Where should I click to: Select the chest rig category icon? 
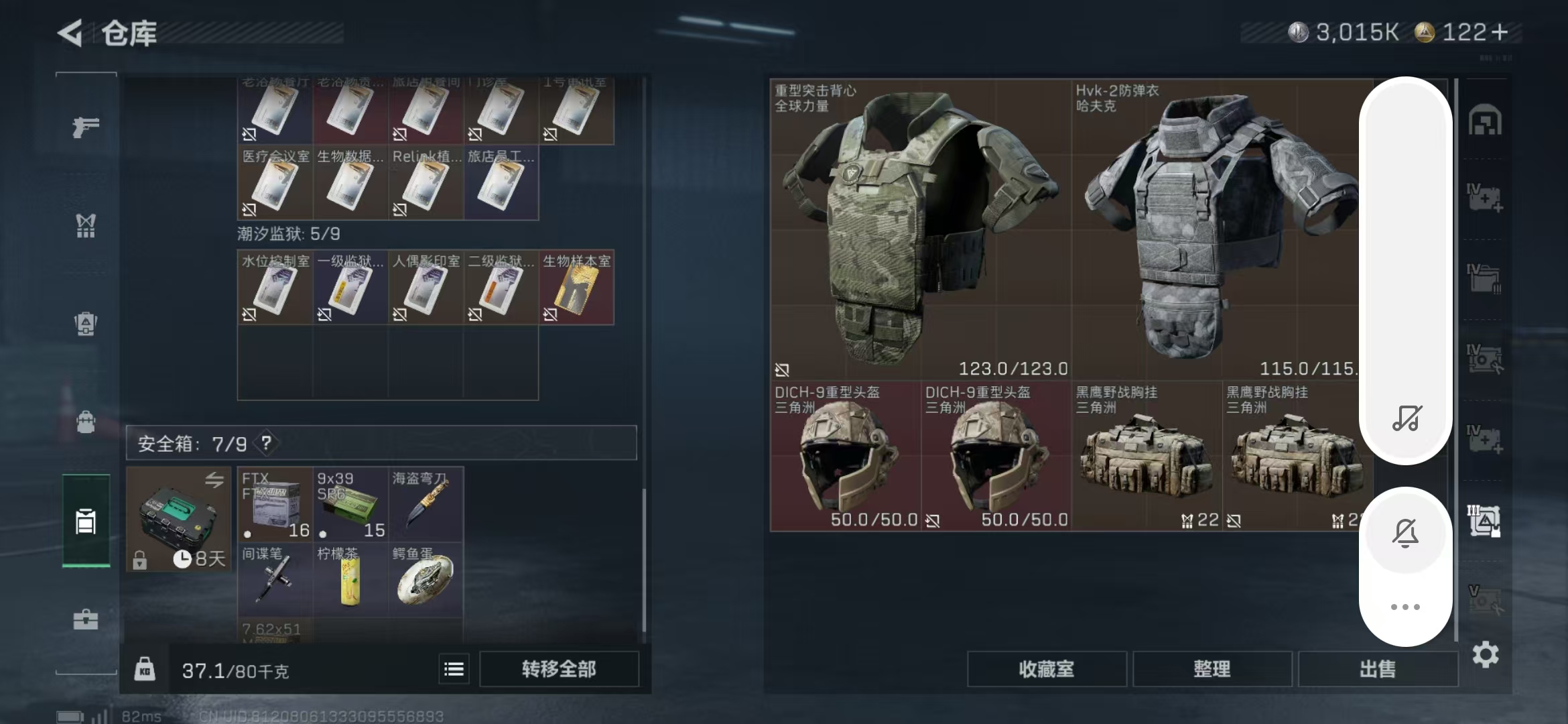tap(85, 227)
